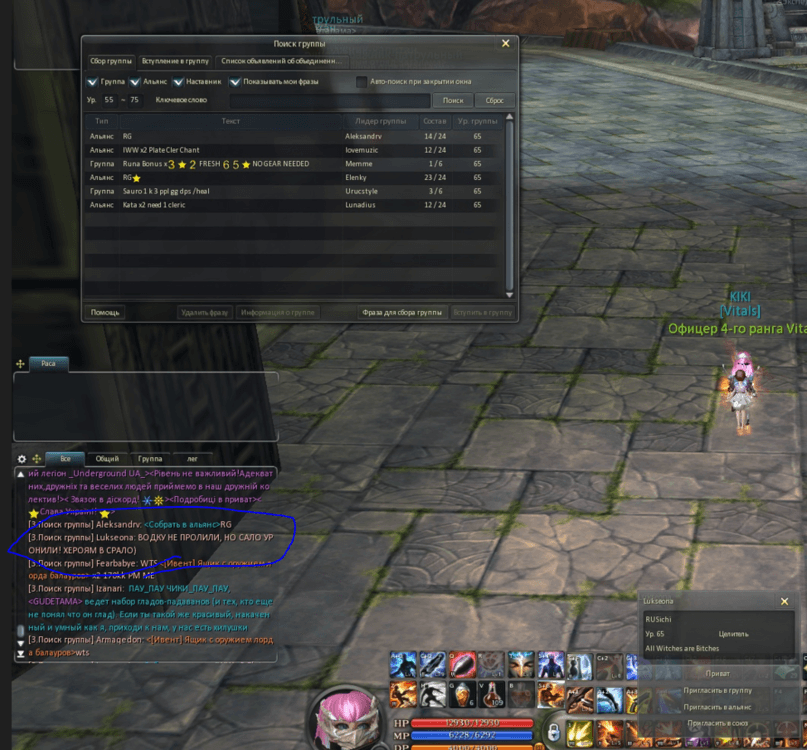Run the group search with Поиск
The width and height of the screenshot is (807, 750).
point(453,100)
